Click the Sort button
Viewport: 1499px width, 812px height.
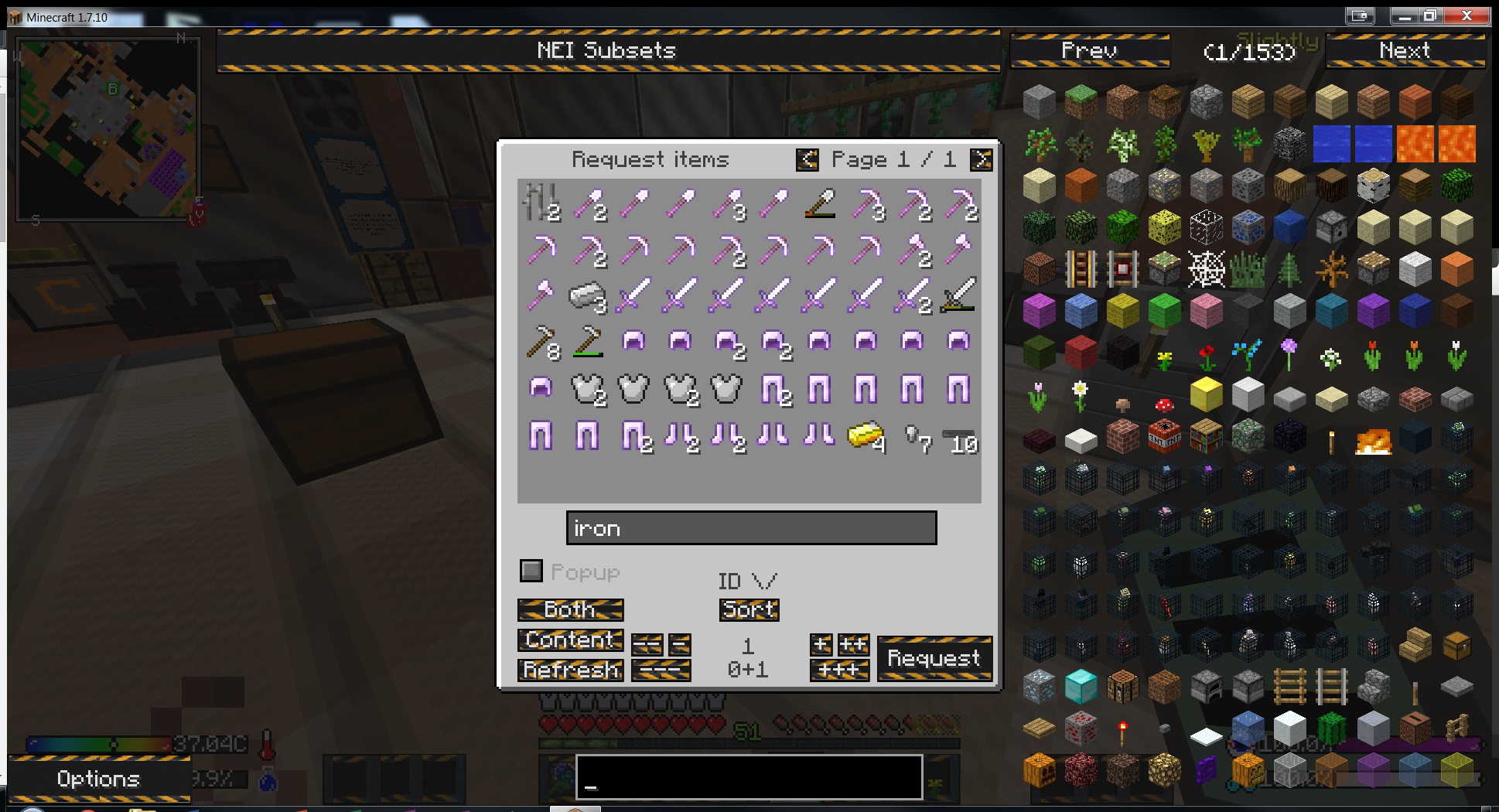pos(749,610)
